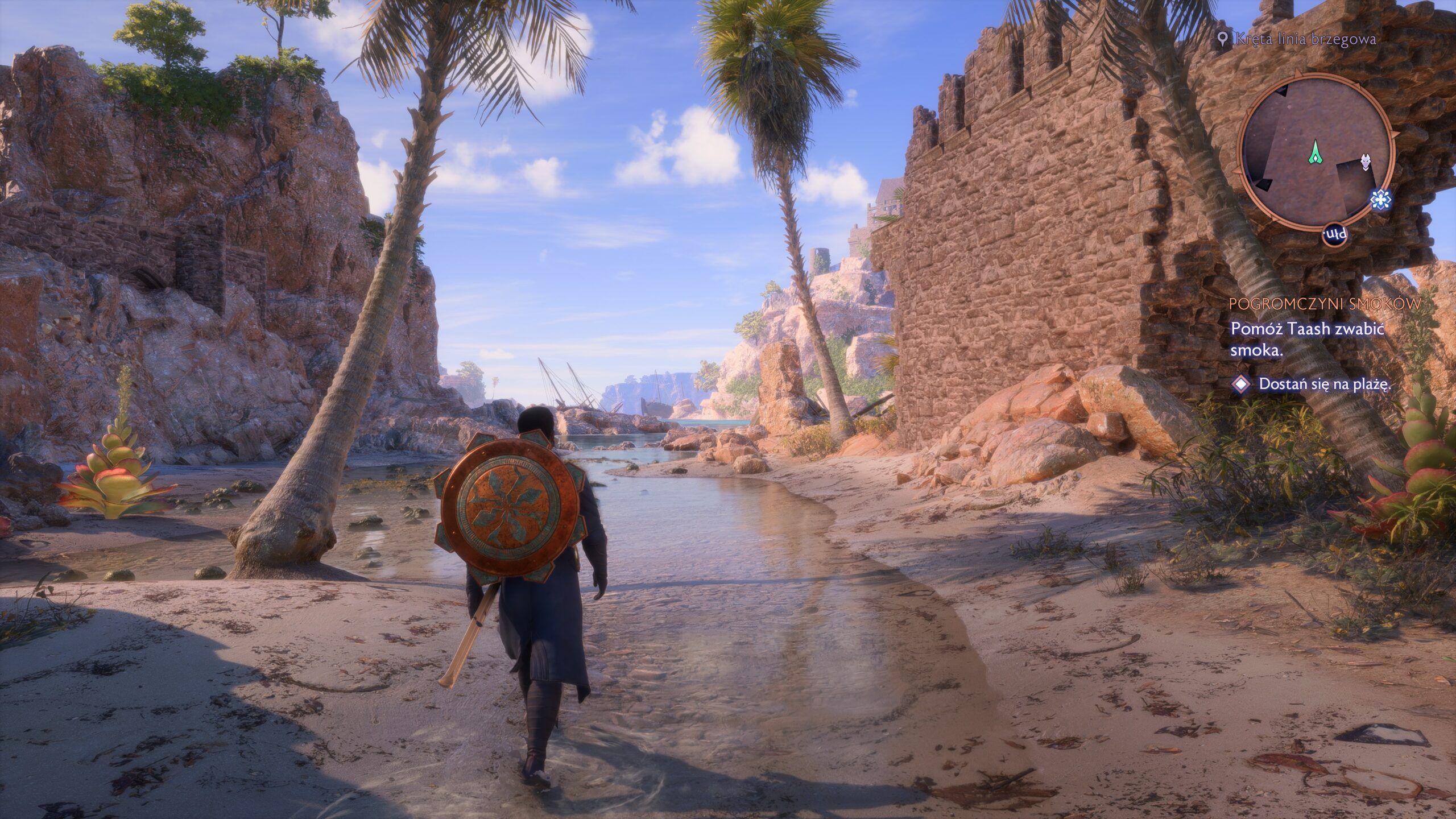
Task: Click the white dragon head marker on the minimap
Action: (1365, 163)
